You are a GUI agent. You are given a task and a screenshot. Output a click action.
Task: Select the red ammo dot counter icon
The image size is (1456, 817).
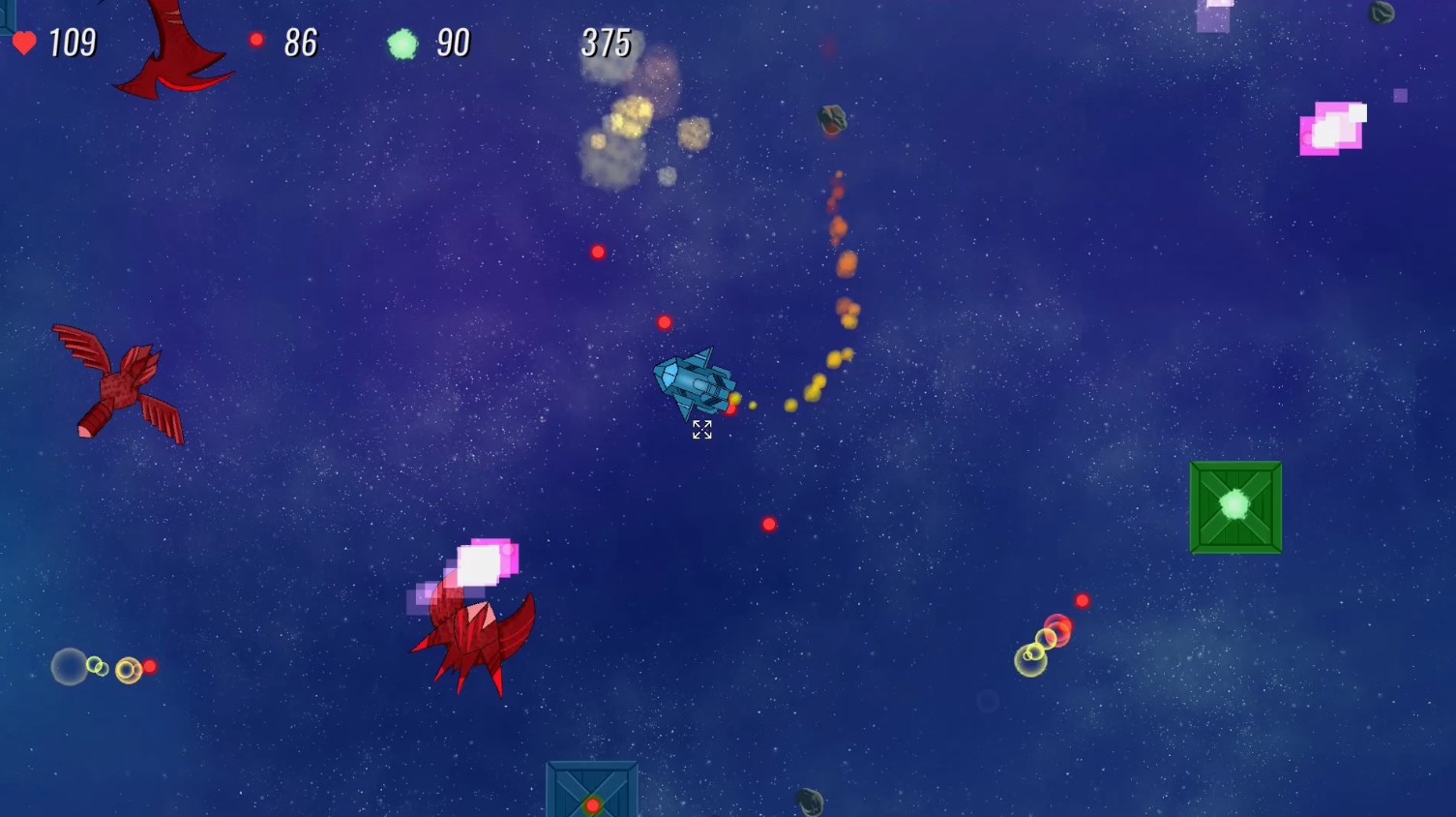[257, 40]
